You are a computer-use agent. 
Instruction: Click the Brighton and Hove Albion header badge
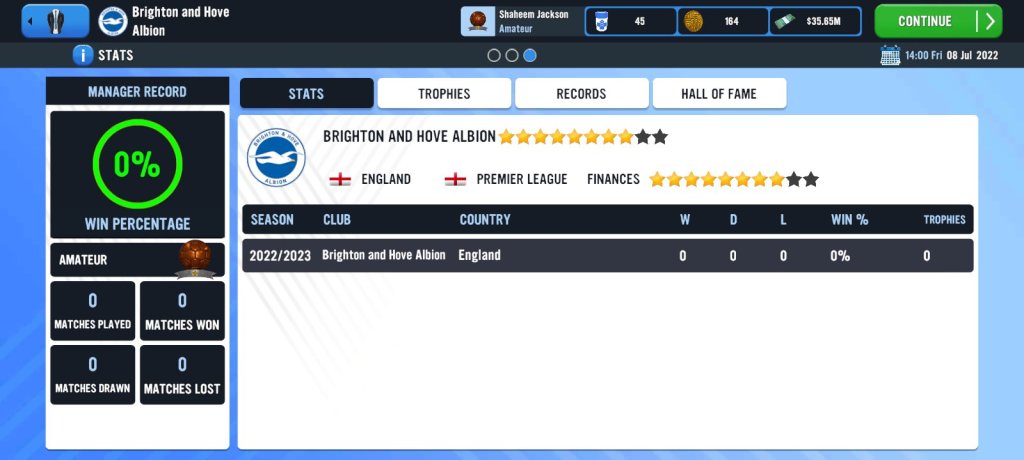pos(113,21)
